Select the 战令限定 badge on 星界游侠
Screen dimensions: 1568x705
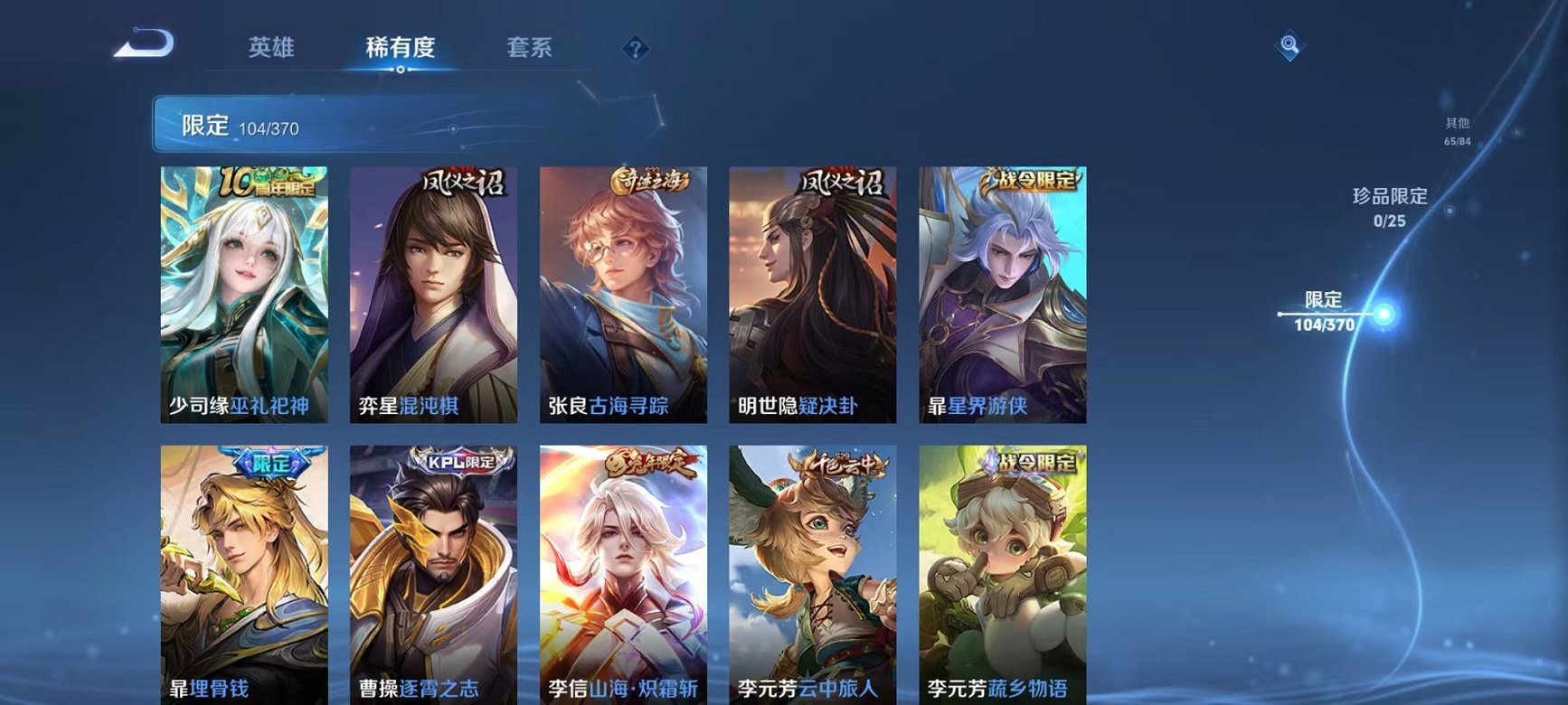1034,181
